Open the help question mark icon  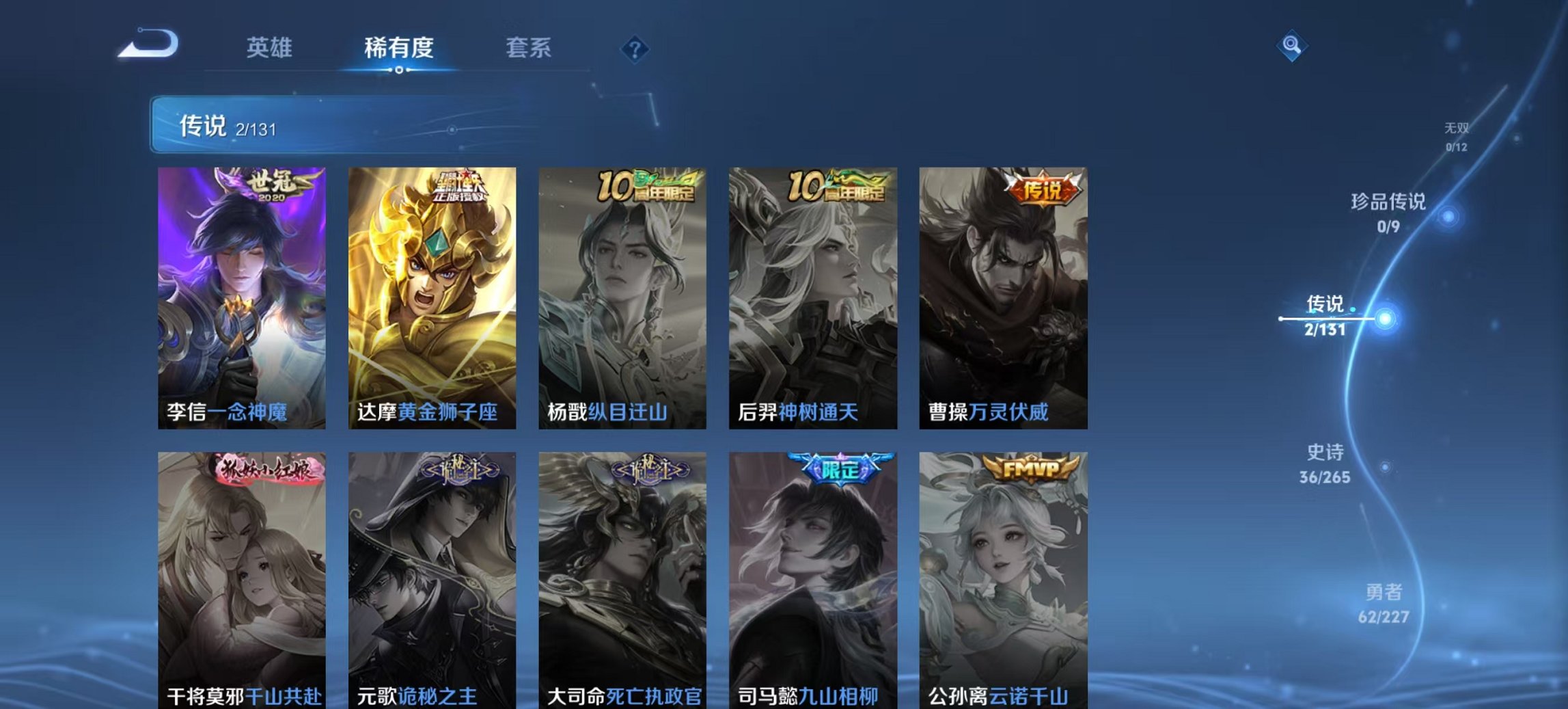click(635, 47)
